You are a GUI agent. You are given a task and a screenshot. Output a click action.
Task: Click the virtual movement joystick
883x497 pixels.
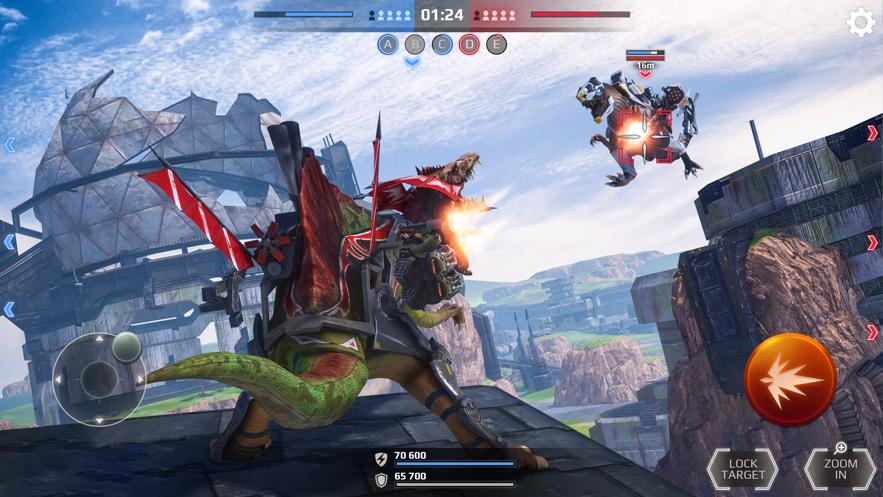coord(99,378)
